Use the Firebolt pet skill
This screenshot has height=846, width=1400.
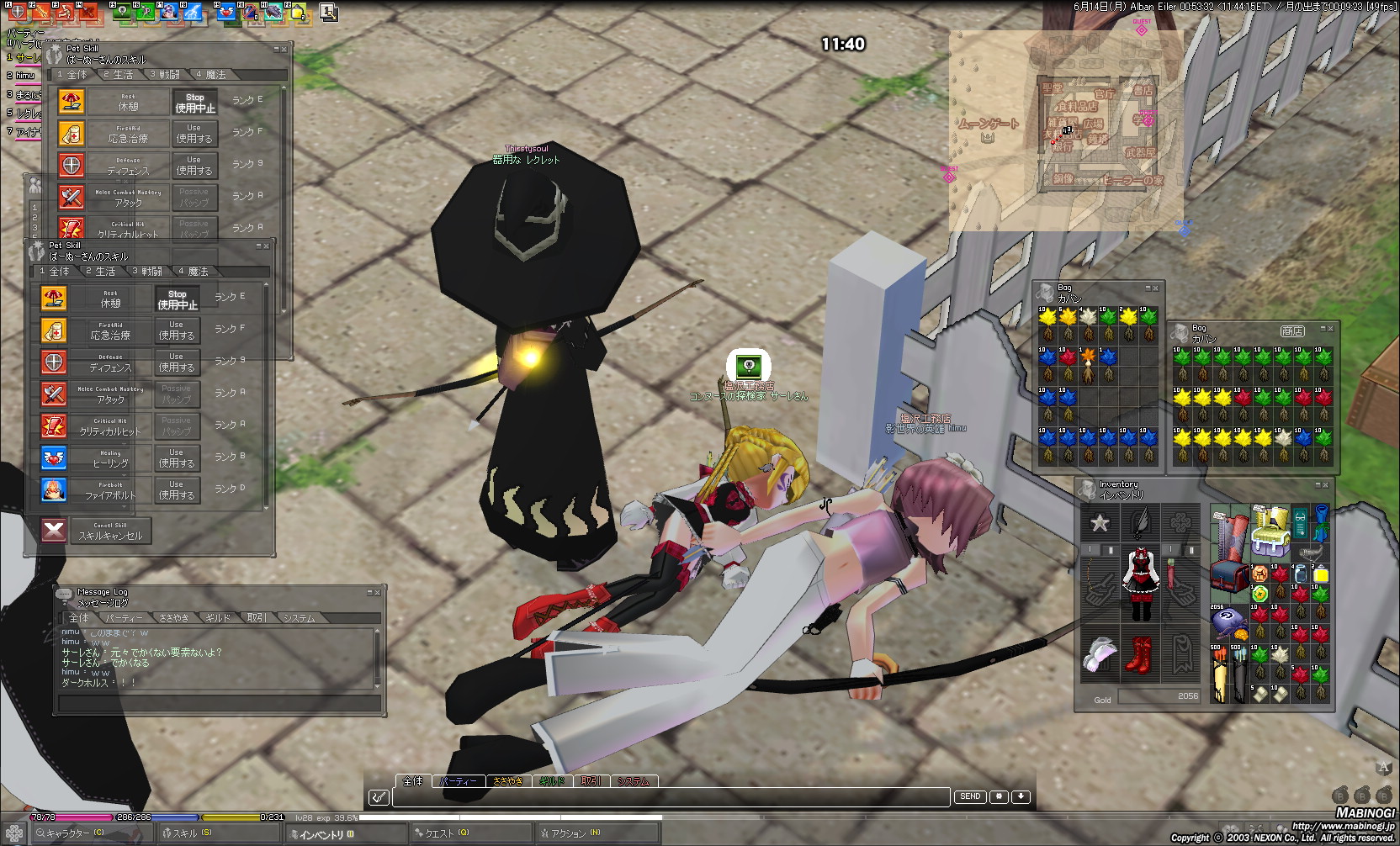(x=176, y=490)
